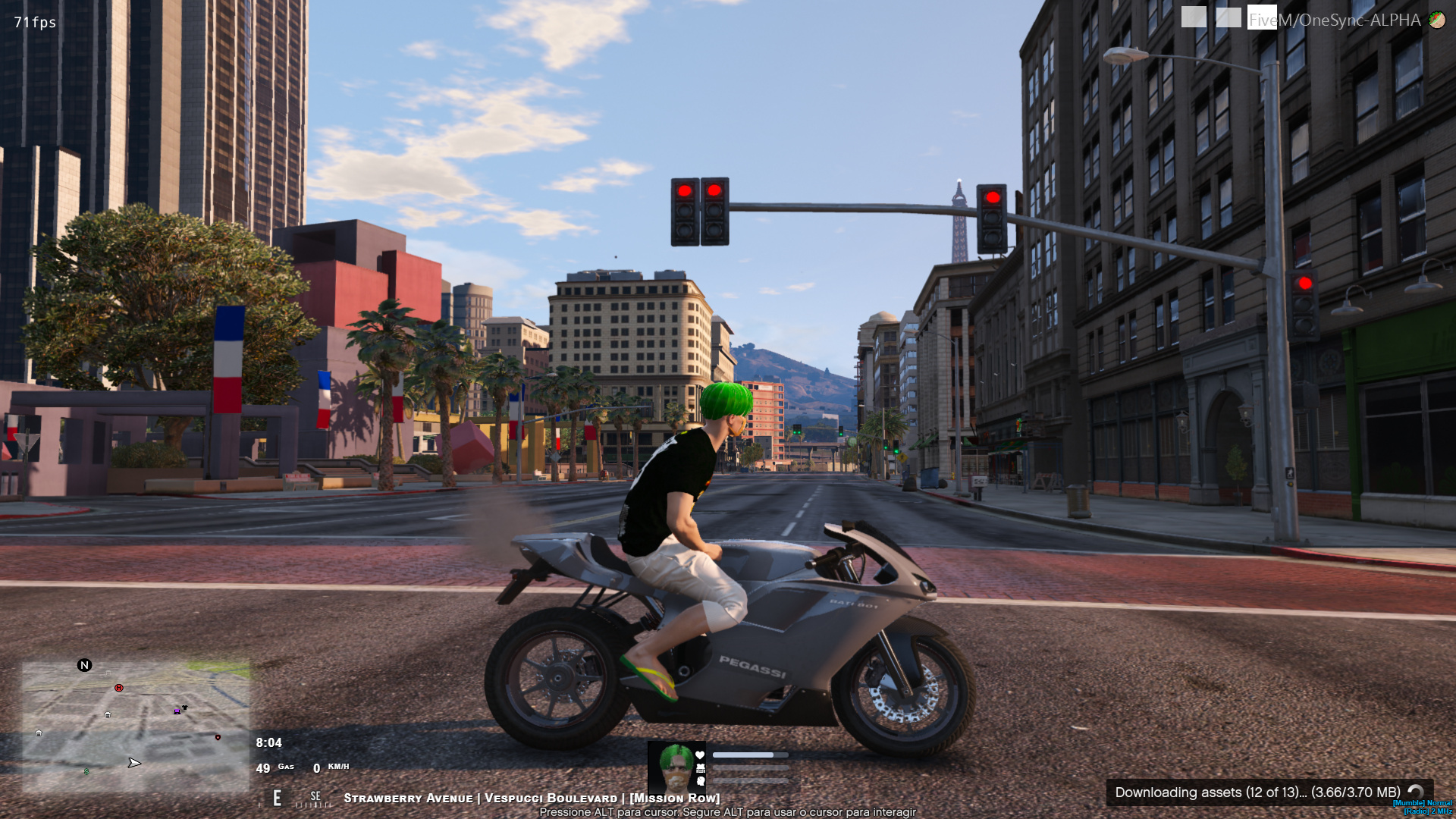Click the heart health icon in the HUD
Screen dimensions: 1456x819
pyautogui.click(x=699, y=755)
